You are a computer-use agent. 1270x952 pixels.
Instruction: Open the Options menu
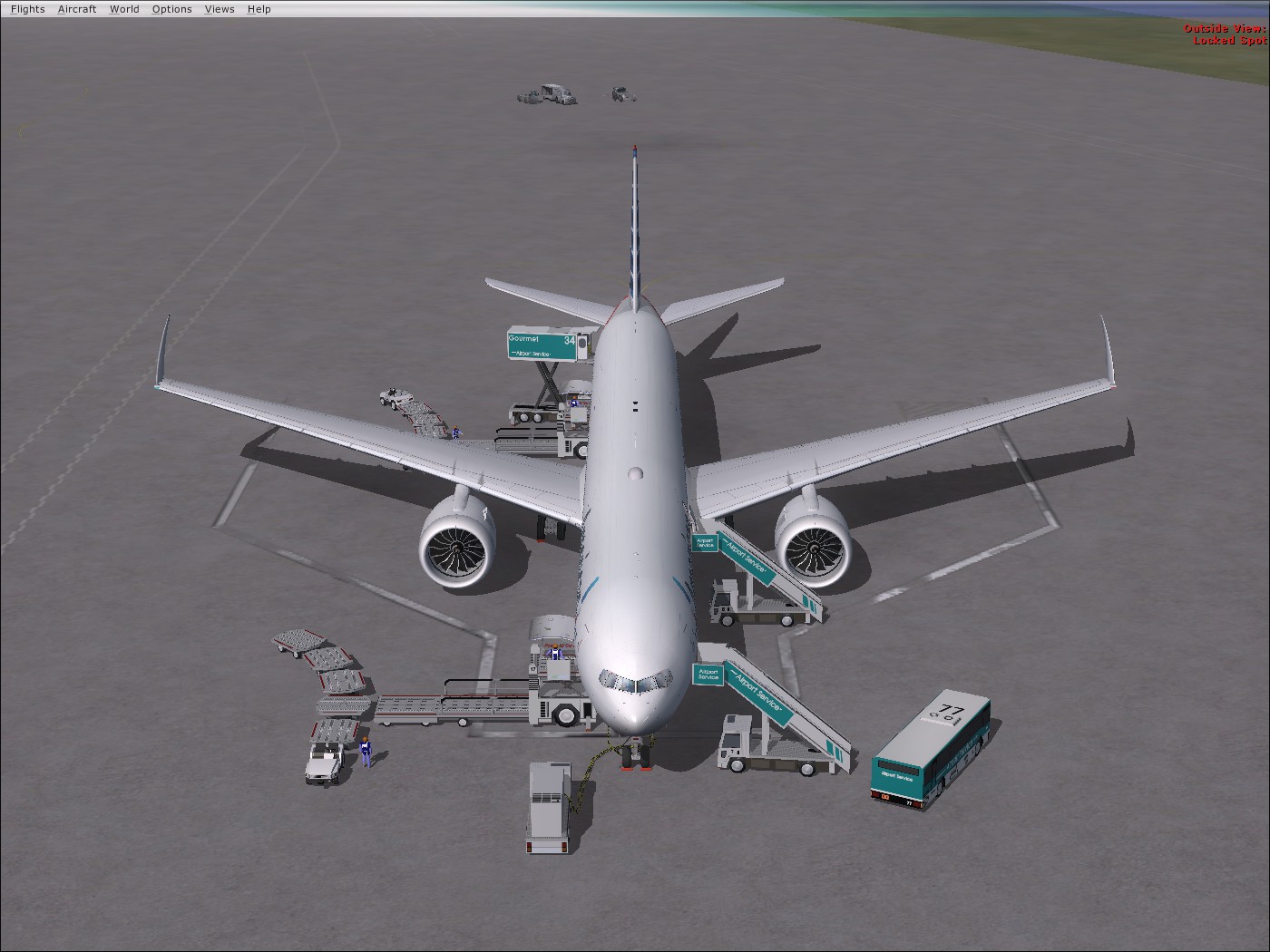[171, 8]
